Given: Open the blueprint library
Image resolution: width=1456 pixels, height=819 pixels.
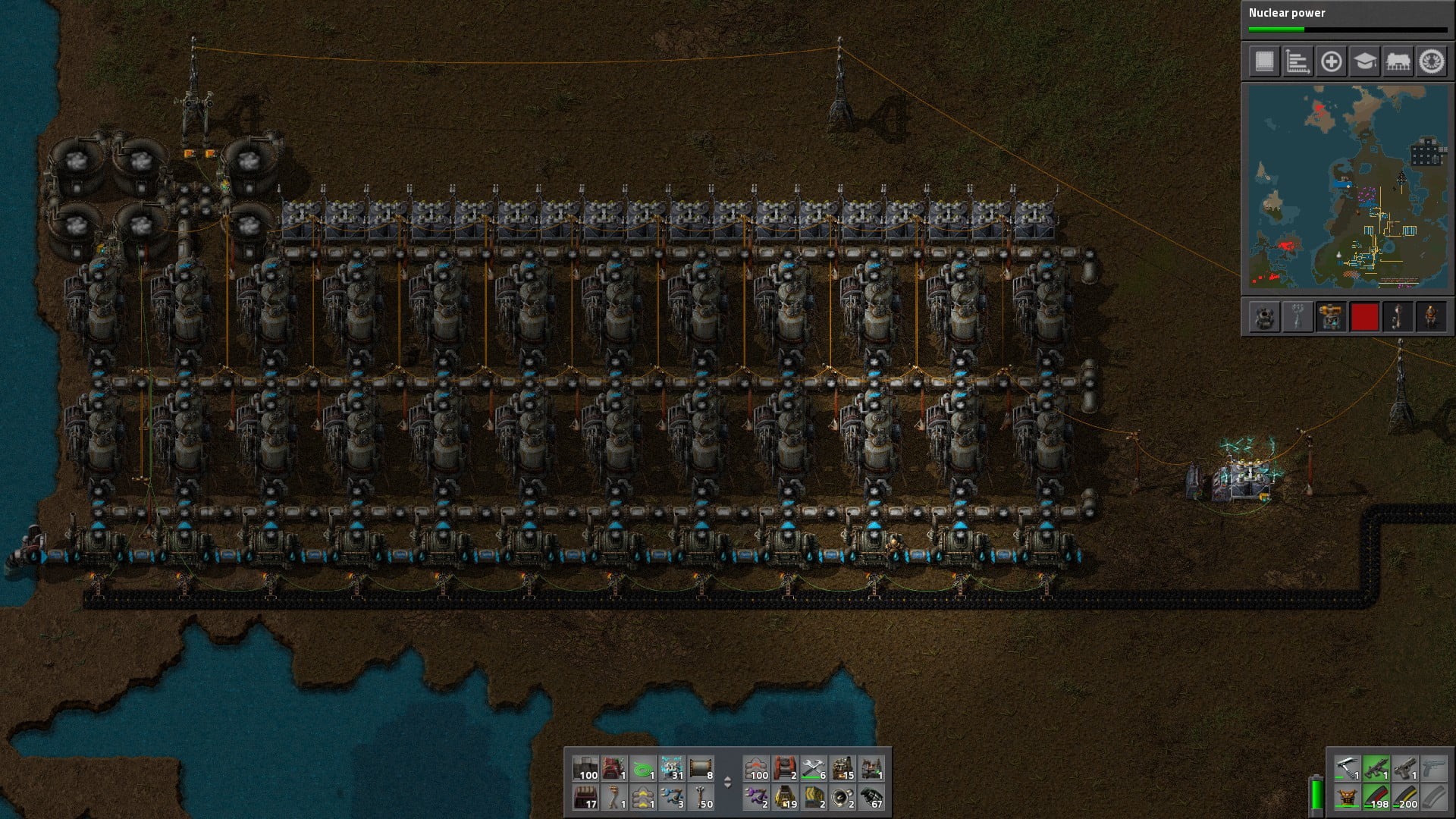Looking at the screenshot, I should click(x=1264, y=62).
